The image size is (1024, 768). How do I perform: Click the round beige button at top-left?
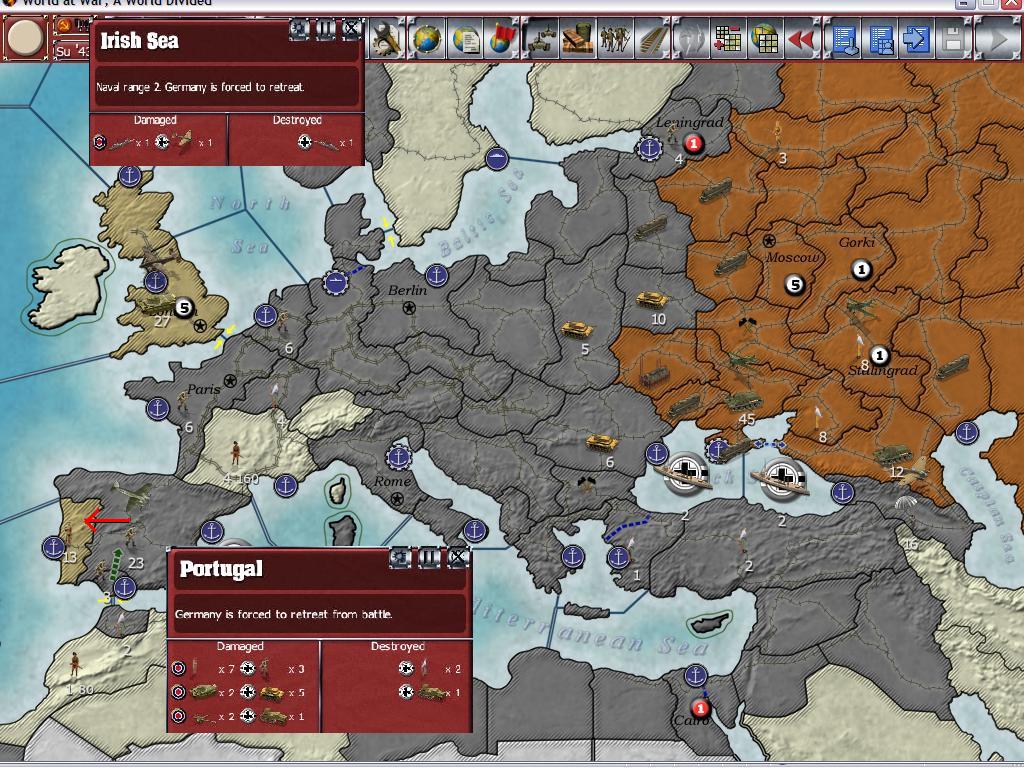coord(26,39)
